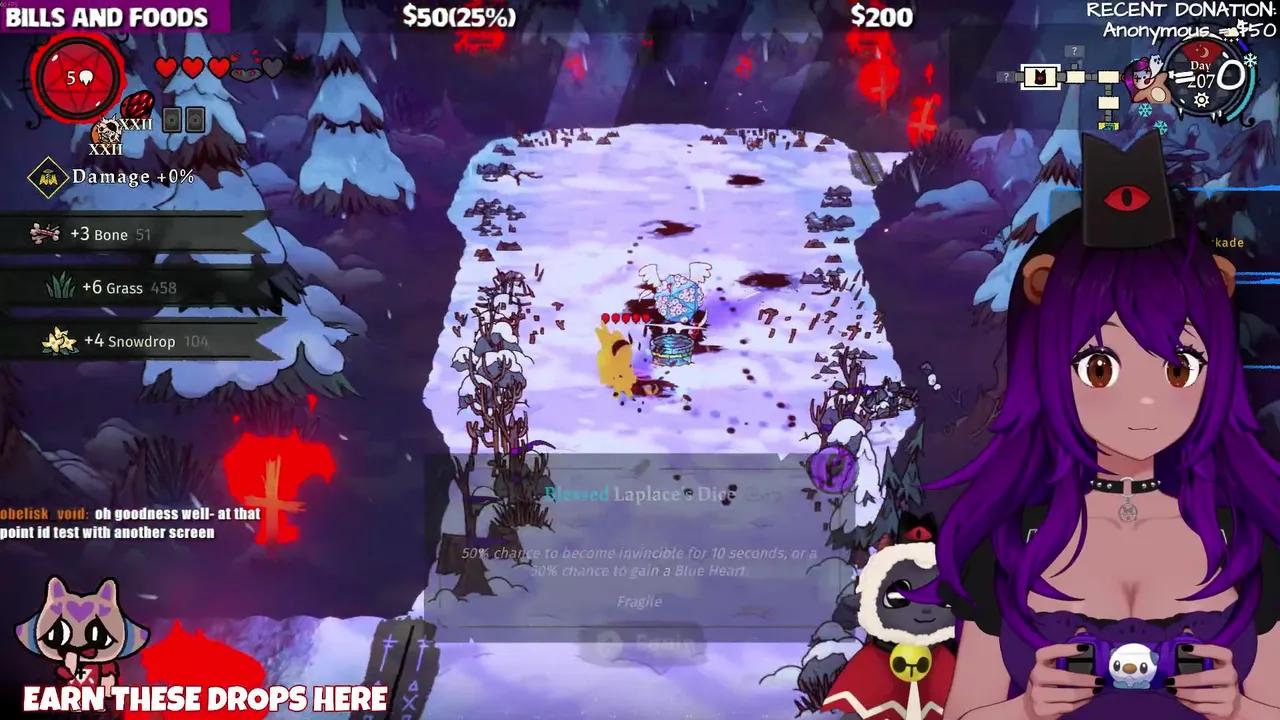Click the purple rune circle beside the dialog

tap(830, 470)
